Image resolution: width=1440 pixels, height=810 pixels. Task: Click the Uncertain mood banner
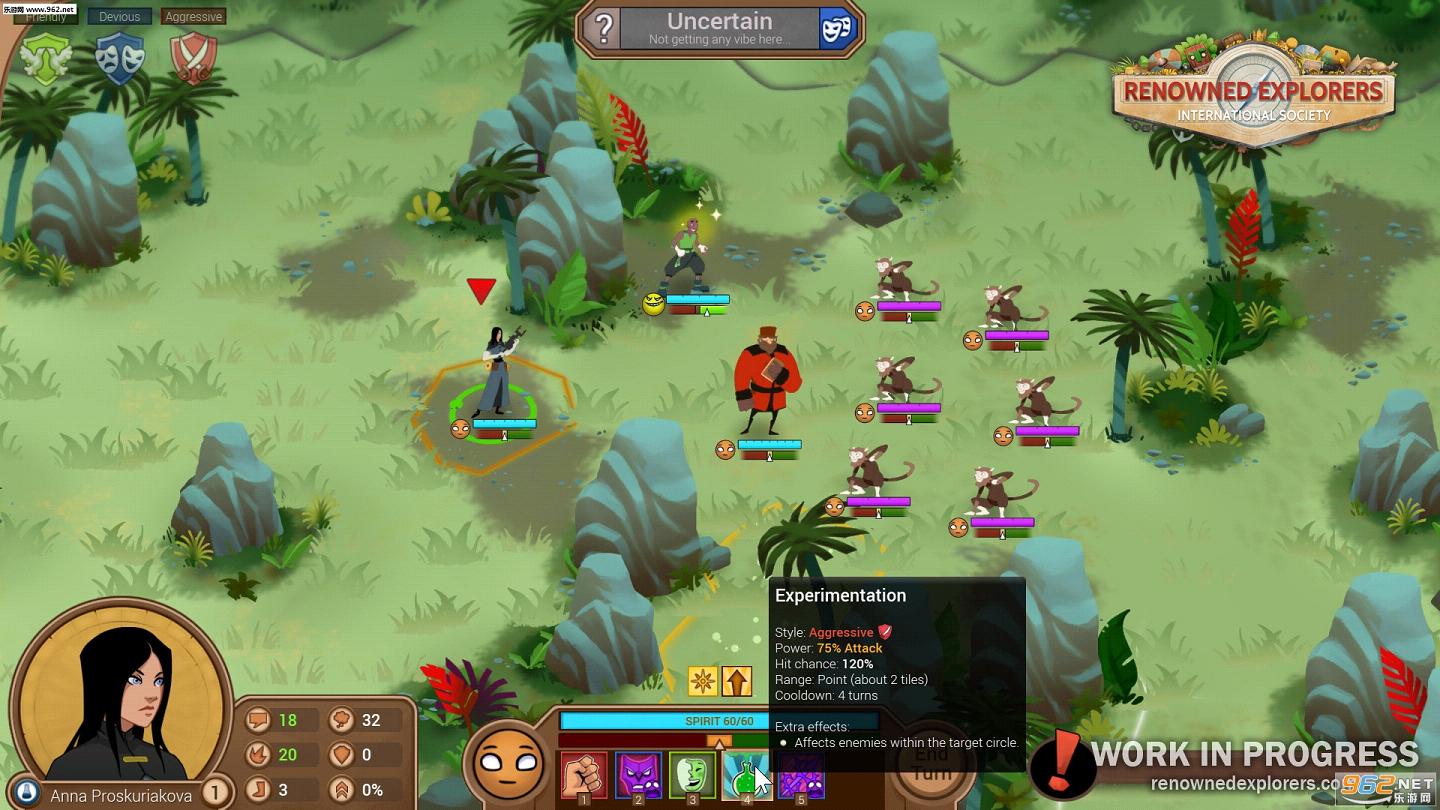(720, 29)
